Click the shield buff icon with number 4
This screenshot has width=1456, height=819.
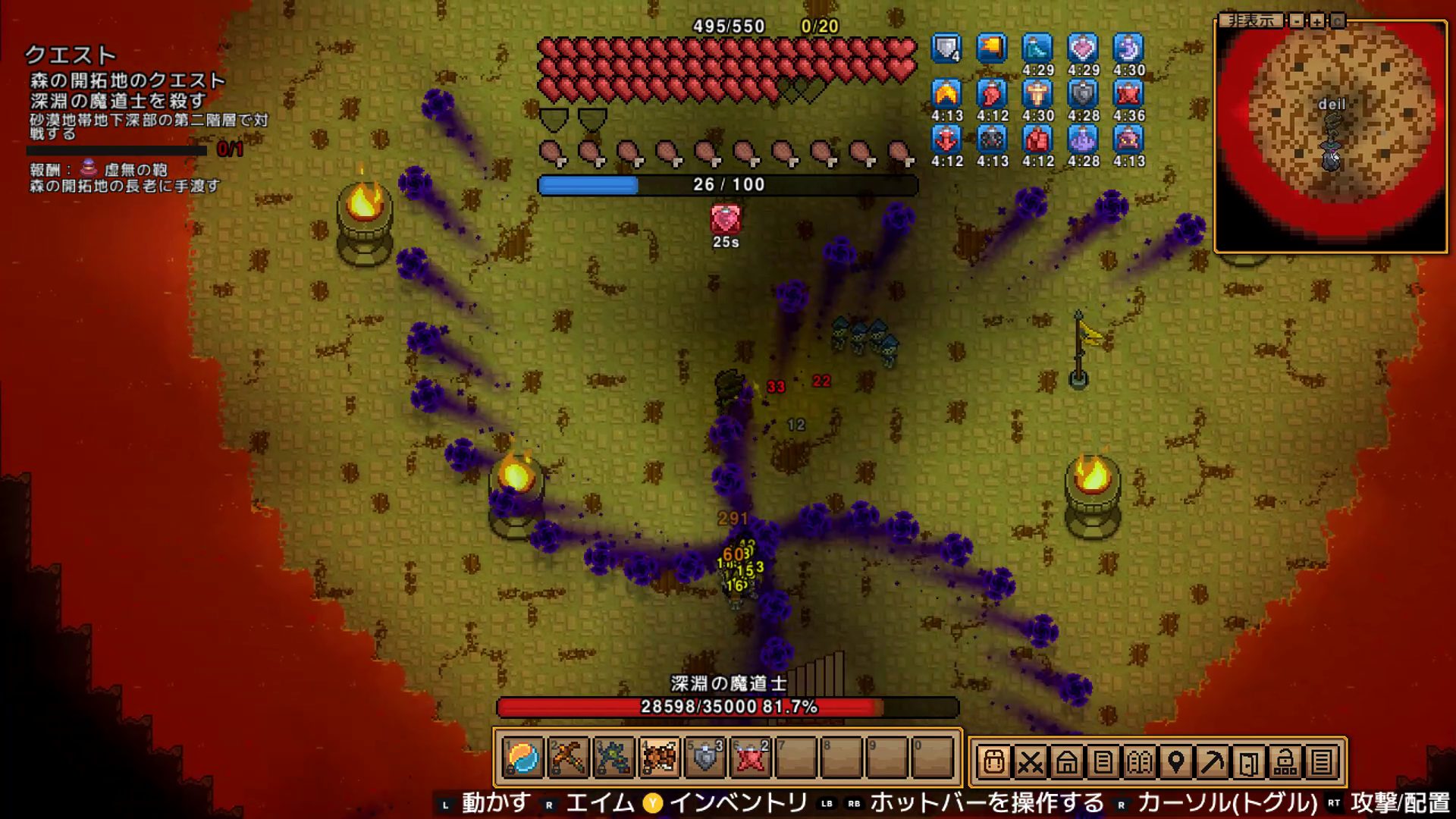tap(946, 49)
